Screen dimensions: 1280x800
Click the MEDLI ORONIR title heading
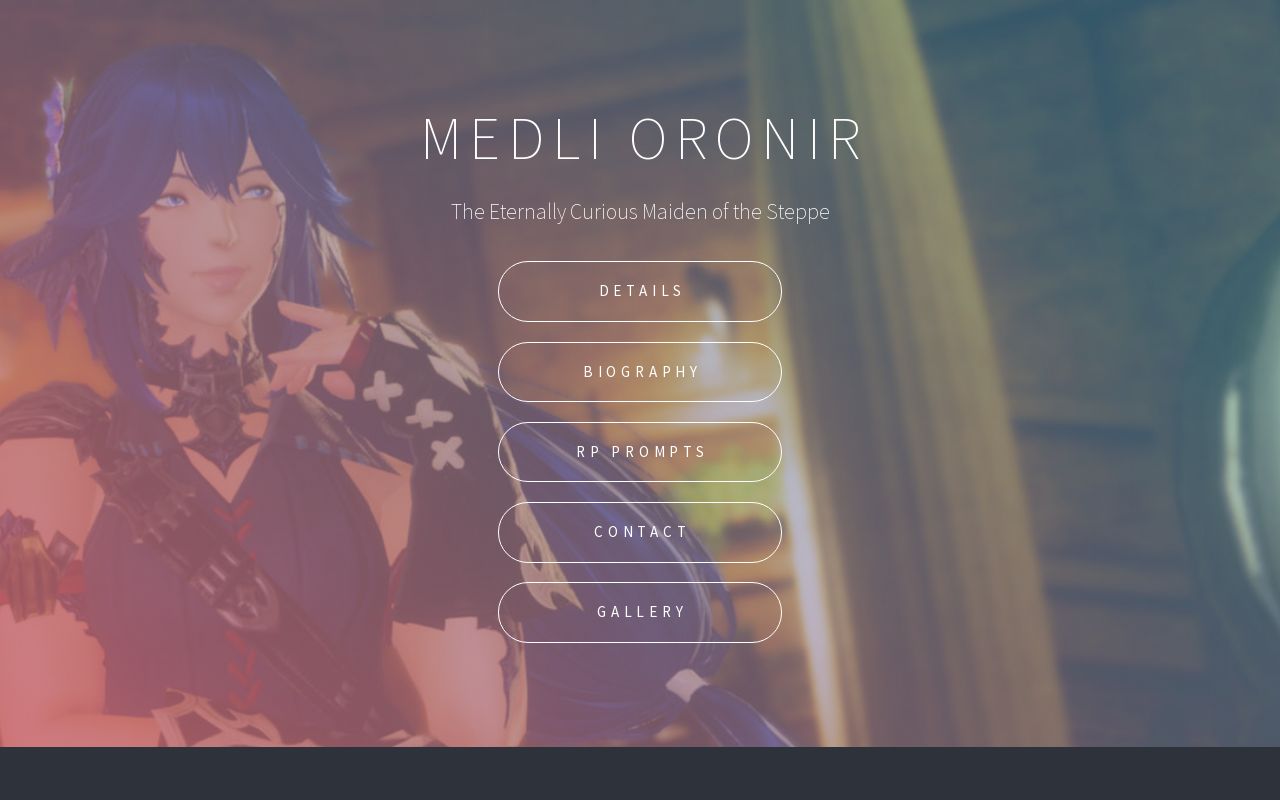640,139
